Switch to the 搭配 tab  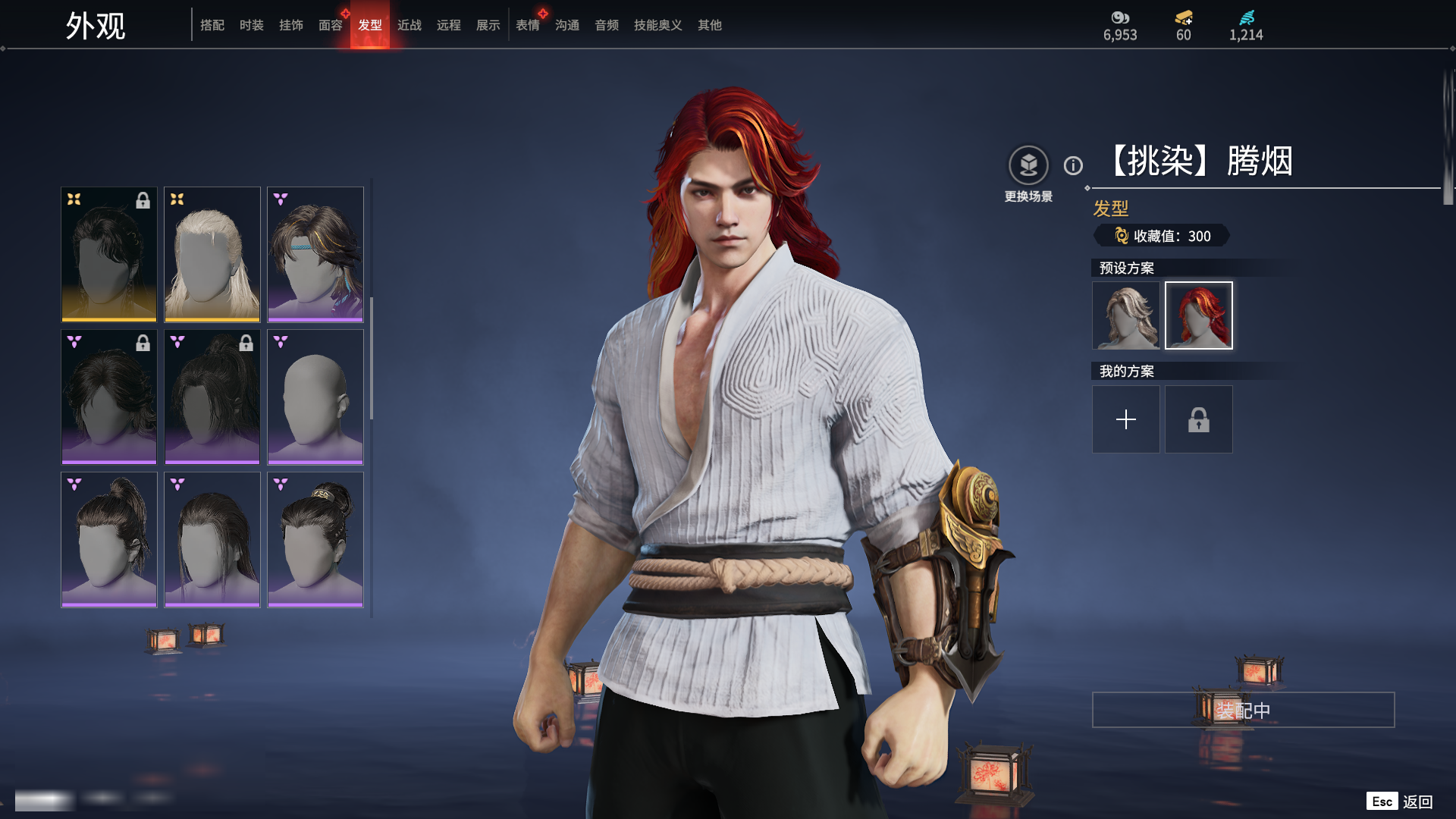(x=212, y=25)
